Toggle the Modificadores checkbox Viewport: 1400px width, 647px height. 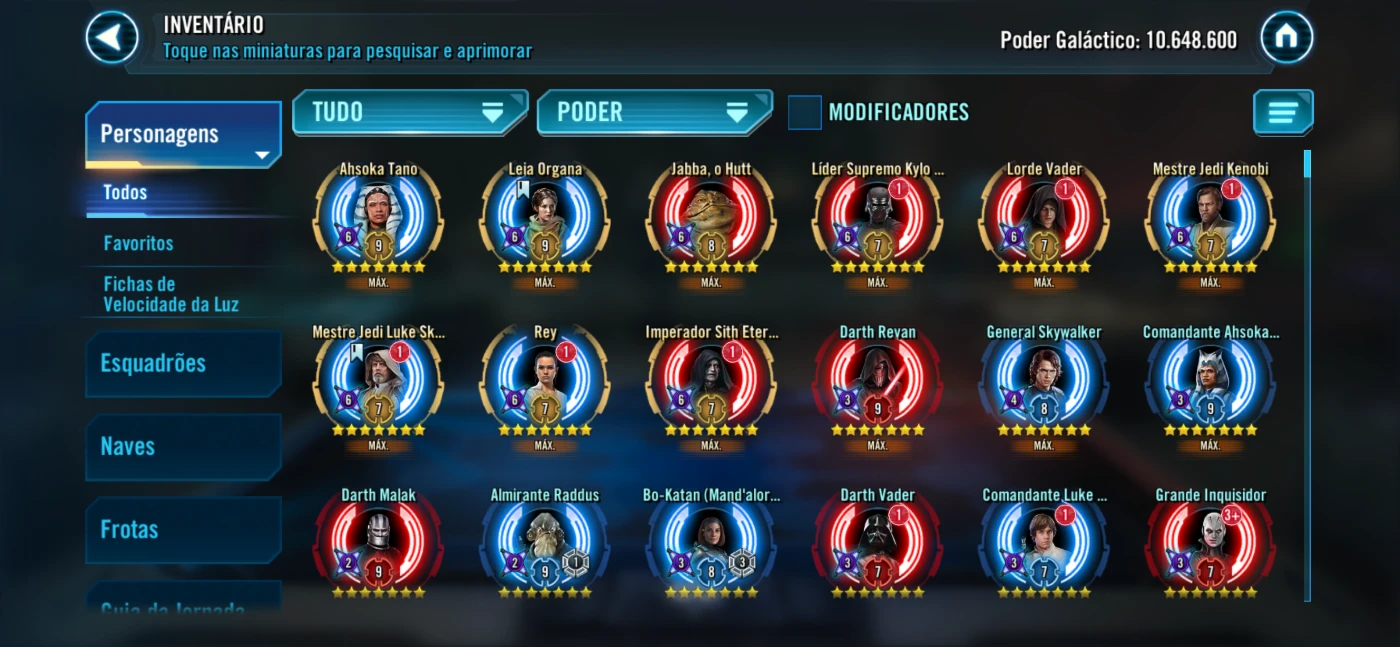805,112
